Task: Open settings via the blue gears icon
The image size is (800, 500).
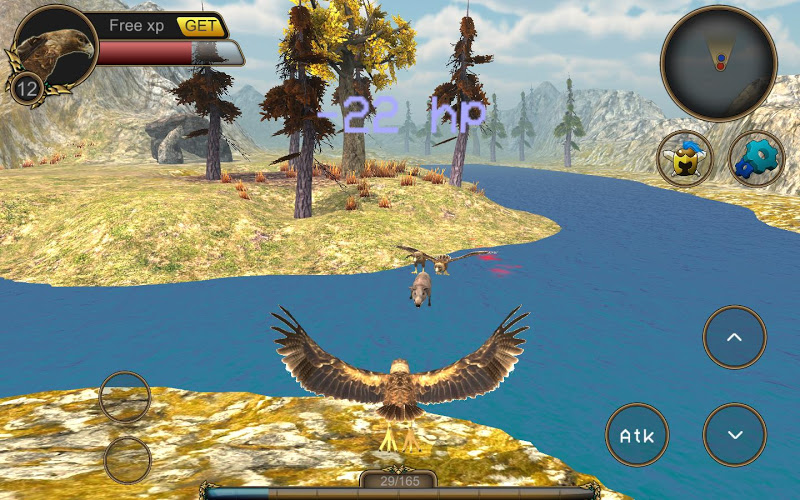Action: [x=756, y=159]
